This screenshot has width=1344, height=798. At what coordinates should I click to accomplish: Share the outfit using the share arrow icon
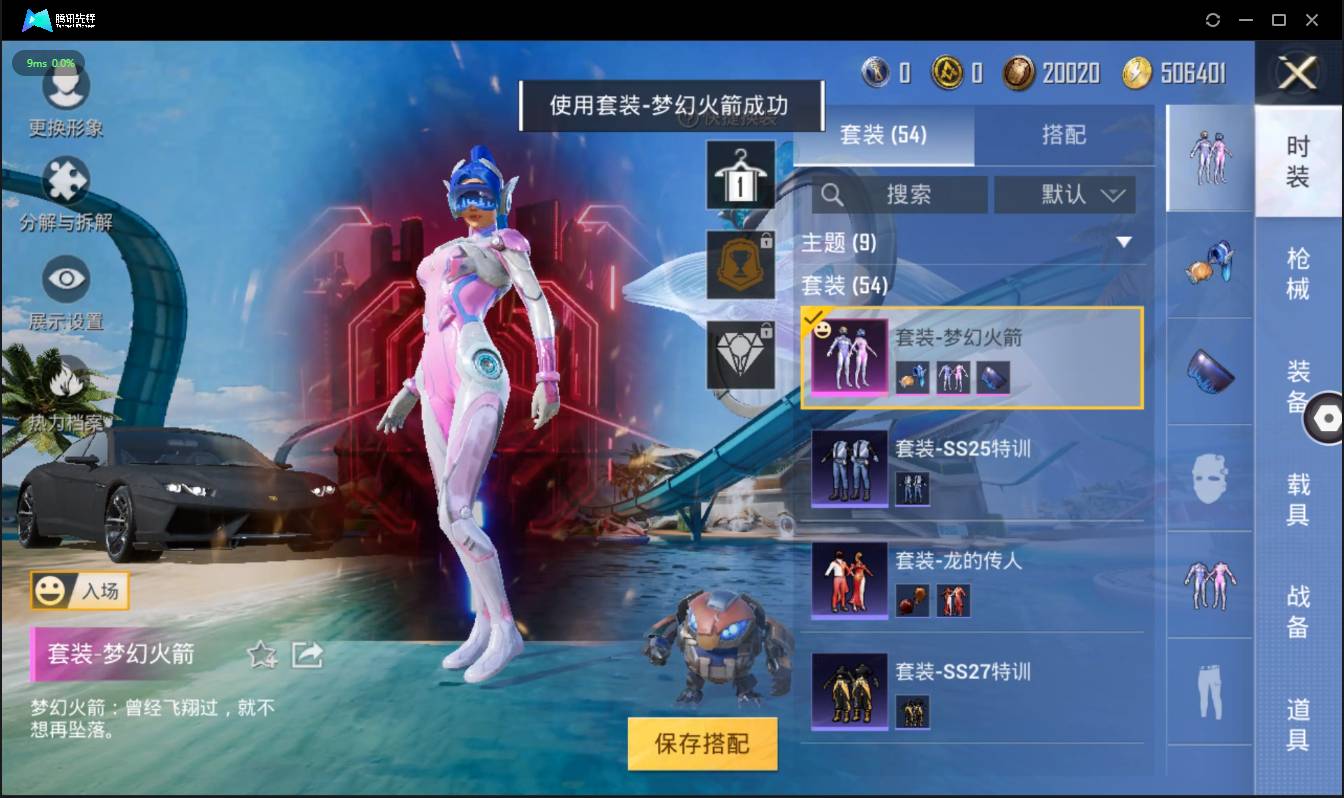[308, 654]
